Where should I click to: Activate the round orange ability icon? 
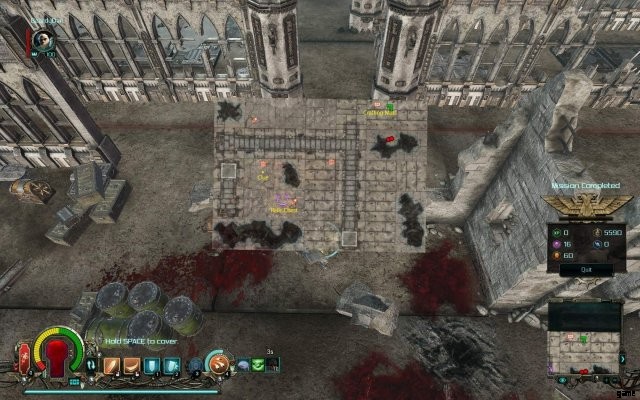(215, 364)
